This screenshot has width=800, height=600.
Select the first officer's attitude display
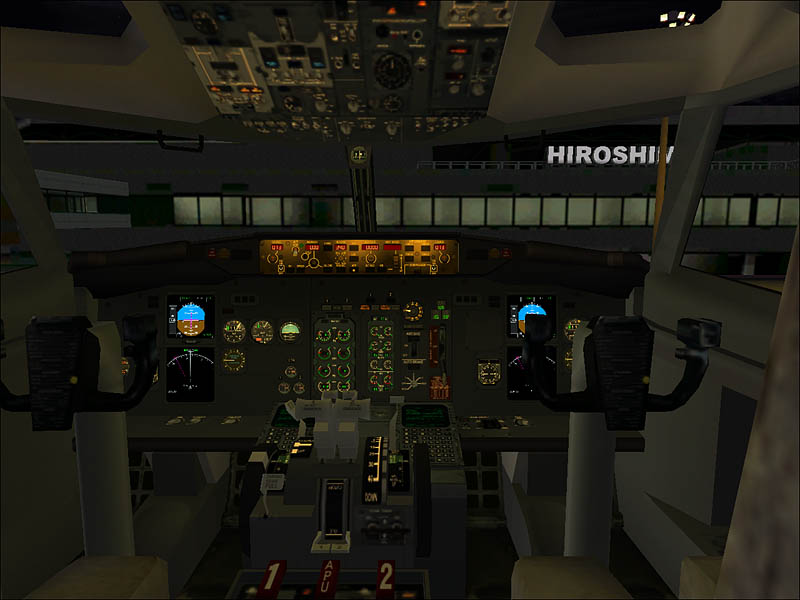pos(529,318)
